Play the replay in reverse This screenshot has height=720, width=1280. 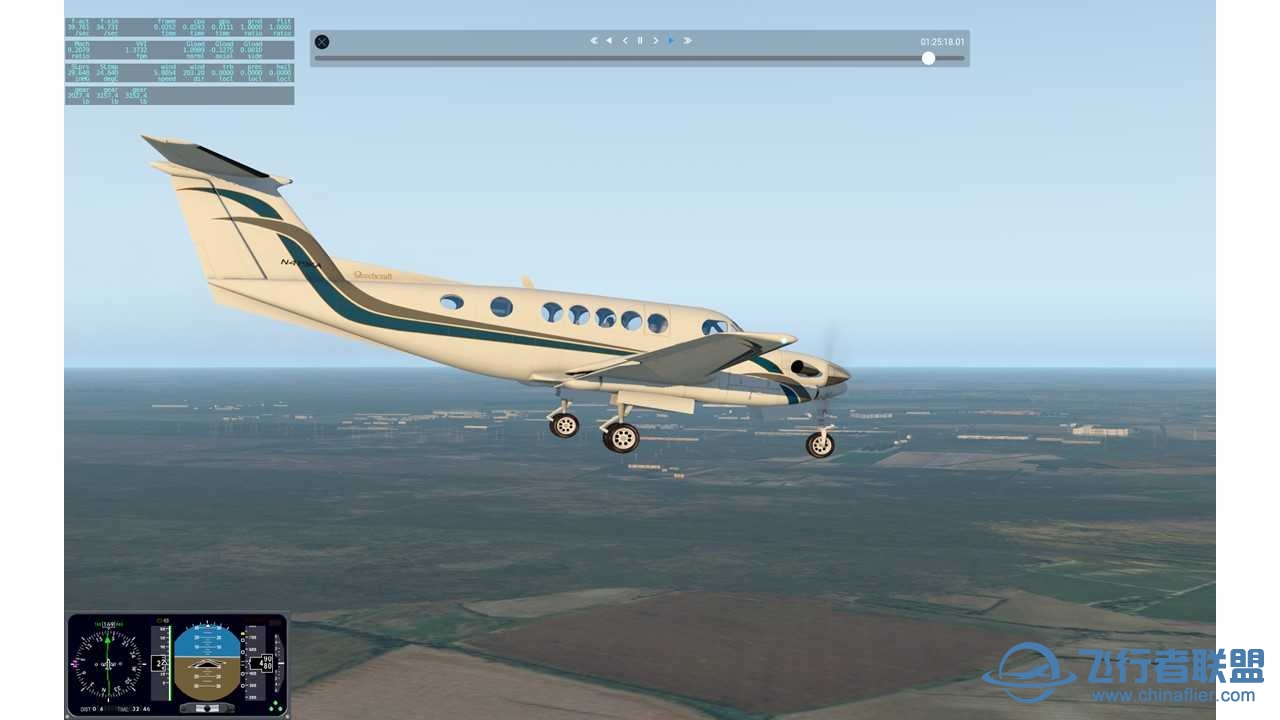(609, 41)
